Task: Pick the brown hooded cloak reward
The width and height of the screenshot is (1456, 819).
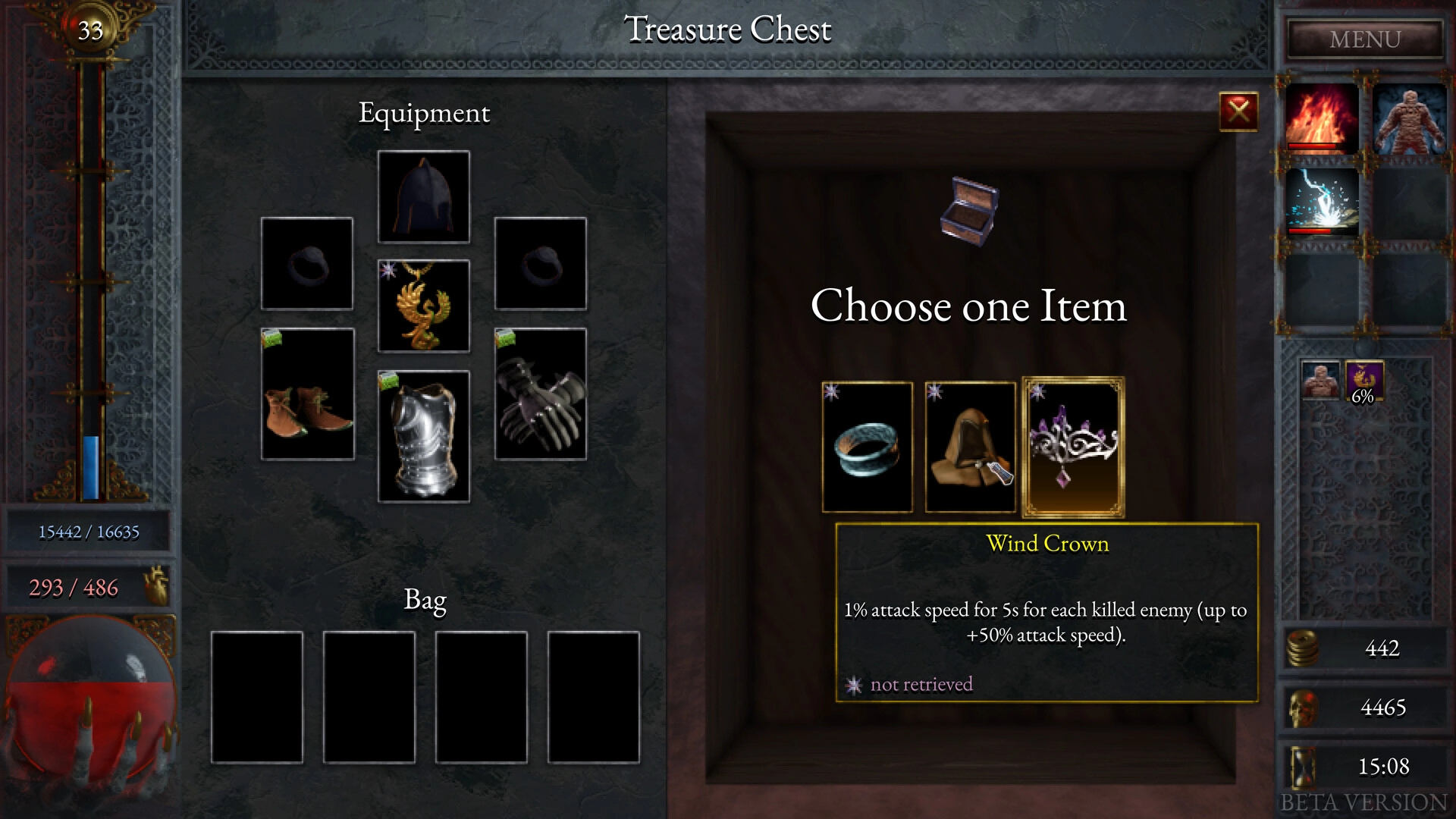Action: tap(970, 447)
